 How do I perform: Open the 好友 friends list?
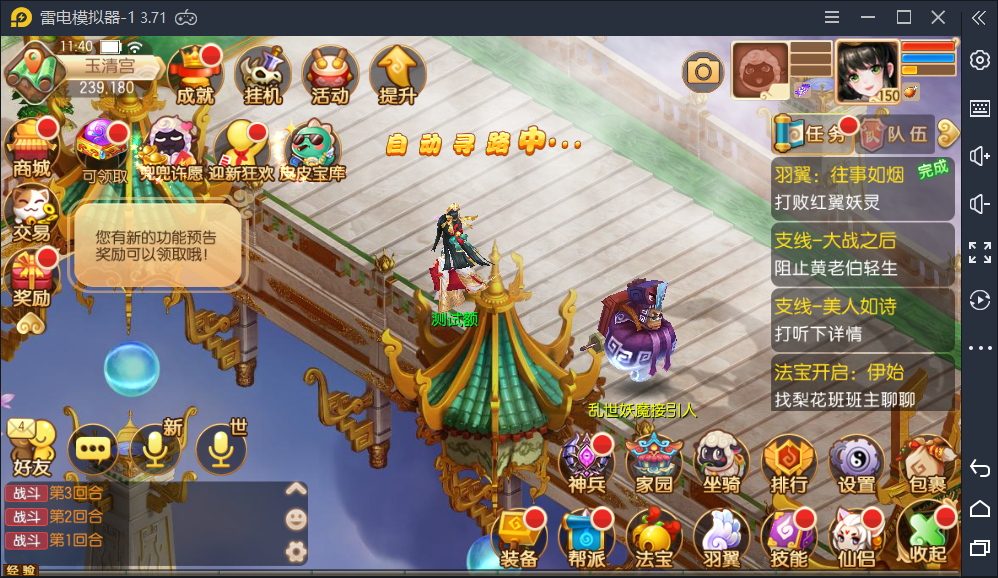click(31, 448)
